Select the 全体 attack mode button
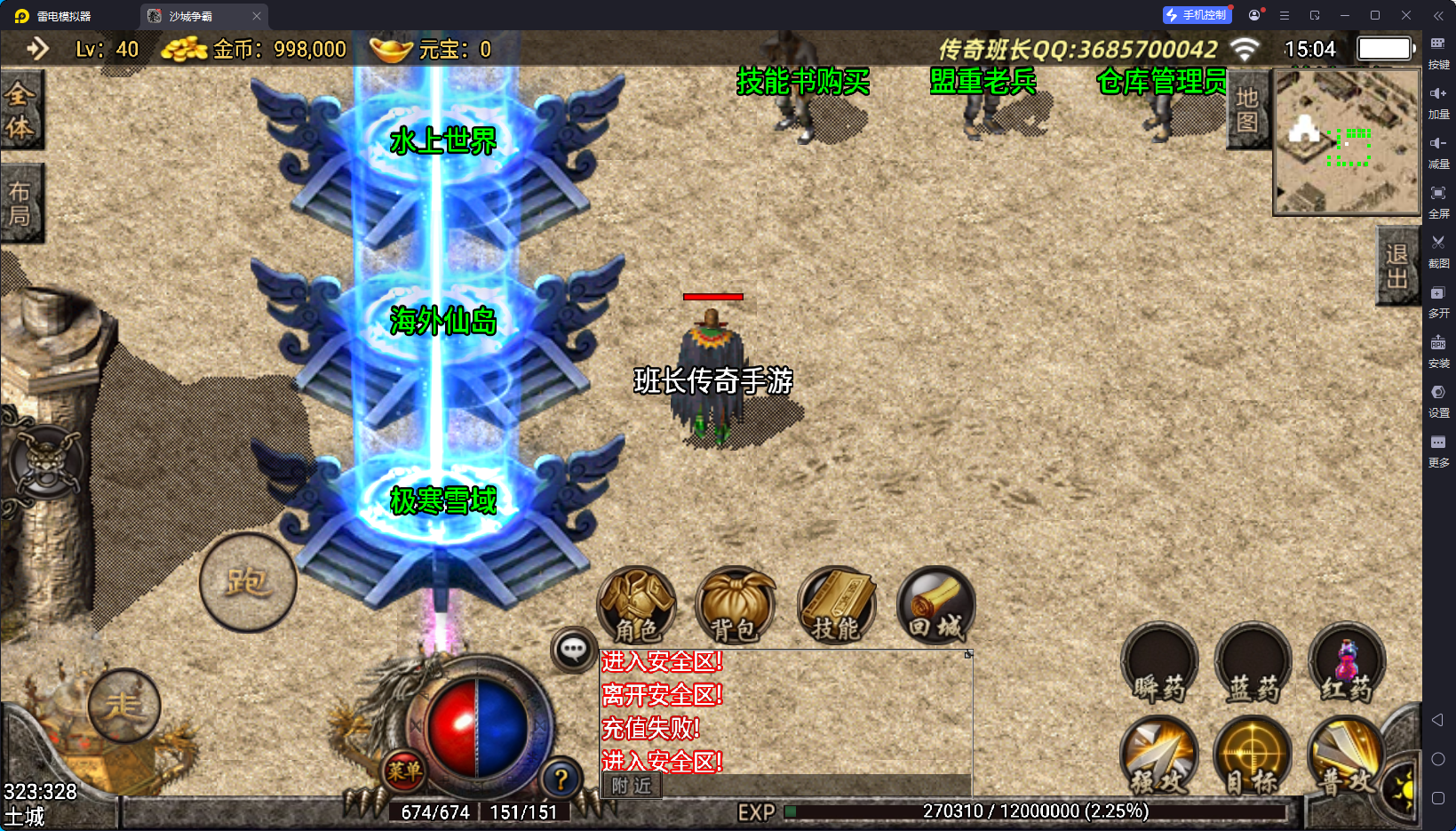The image size is (1456, 831). (20, 110)
